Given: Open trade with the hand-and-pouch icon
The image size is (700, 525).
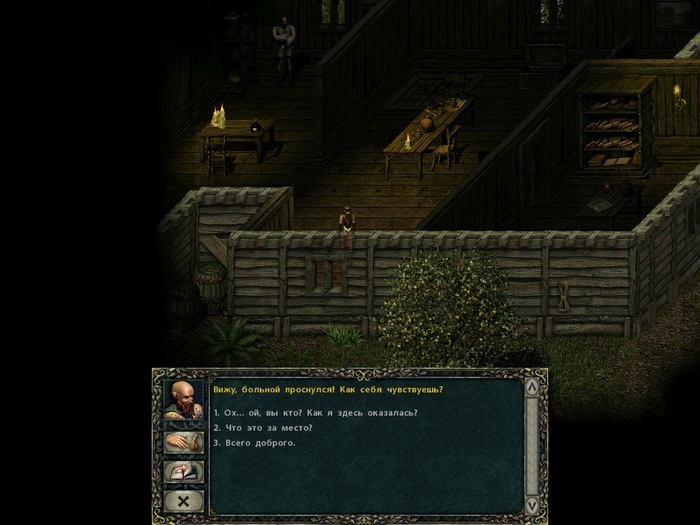Looking at the screenshot, I should point(184,442).
